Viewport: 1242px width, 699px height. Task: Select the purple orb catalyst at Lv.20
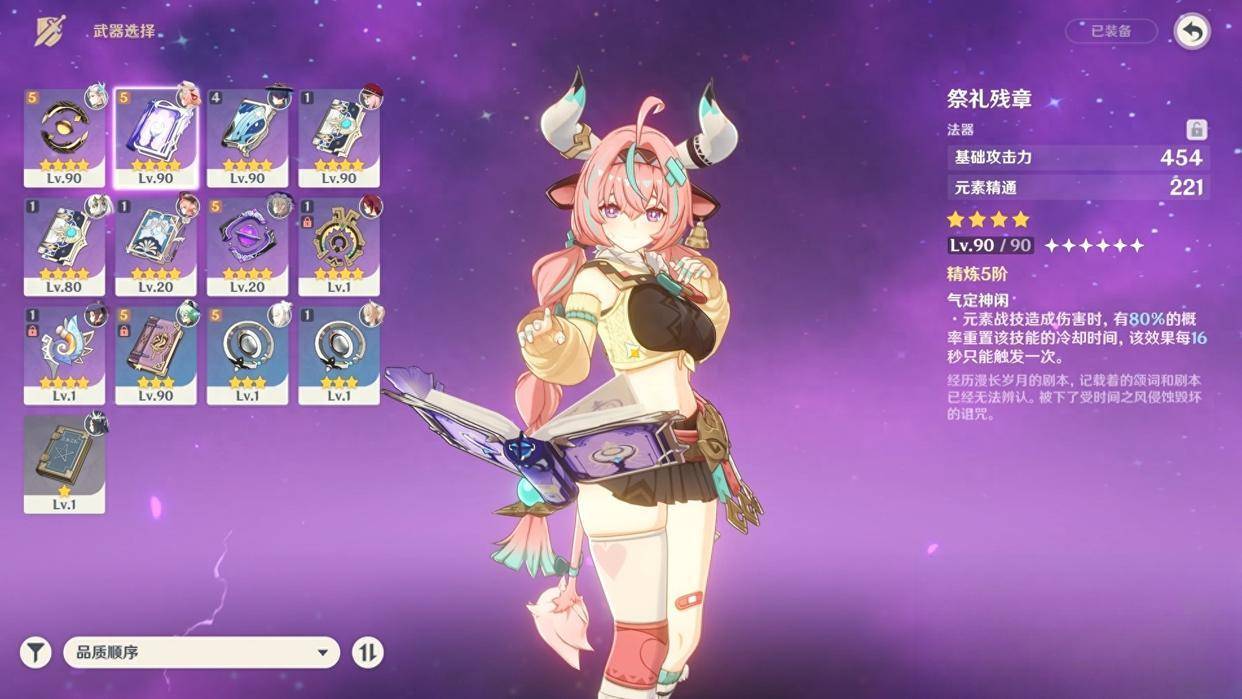(247, 246)
